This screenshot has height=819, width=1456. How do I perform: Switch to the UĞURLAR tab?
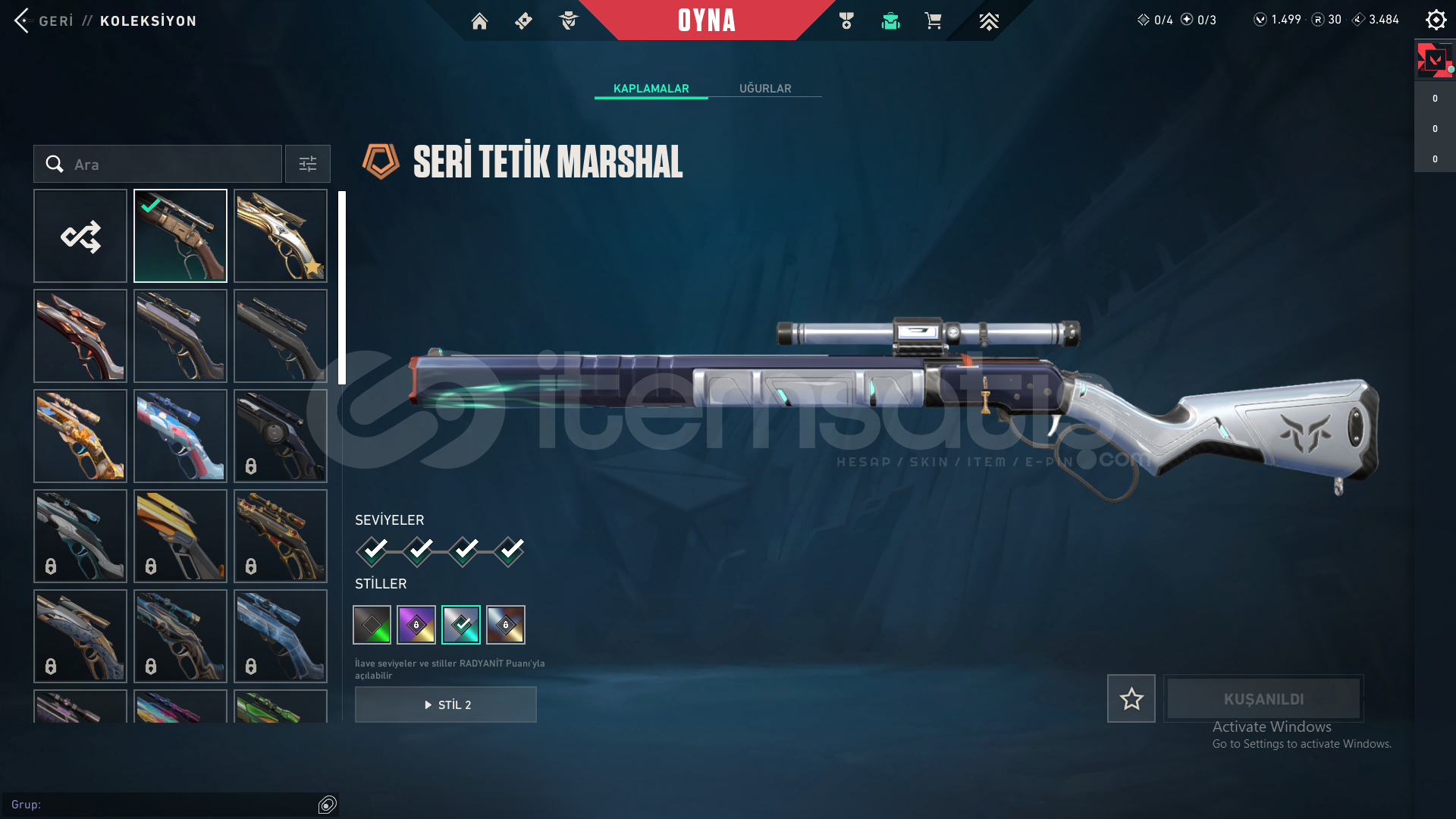pos(765,89)
